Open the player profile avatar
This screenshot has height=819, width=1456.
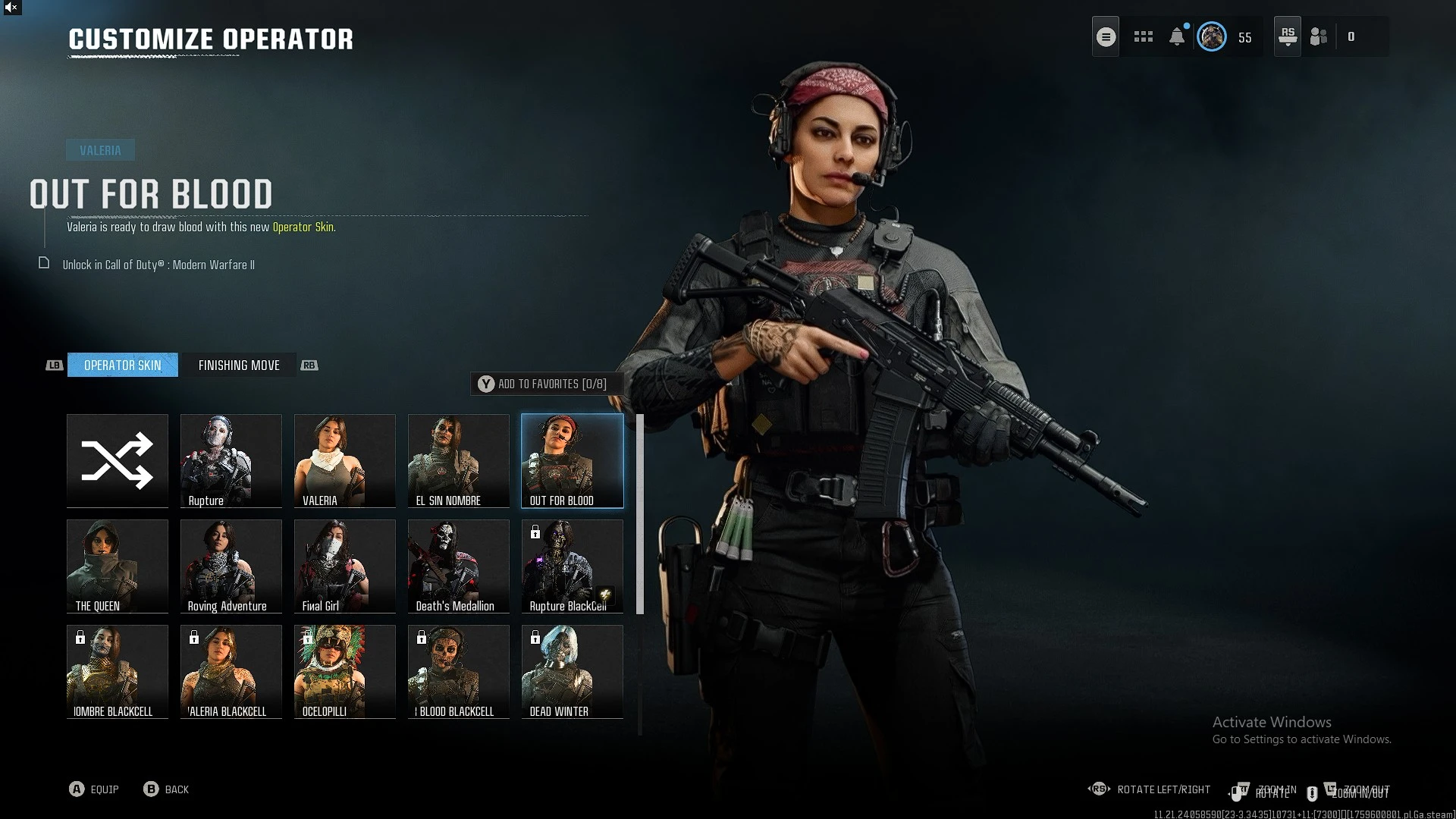coord(1212,36)
